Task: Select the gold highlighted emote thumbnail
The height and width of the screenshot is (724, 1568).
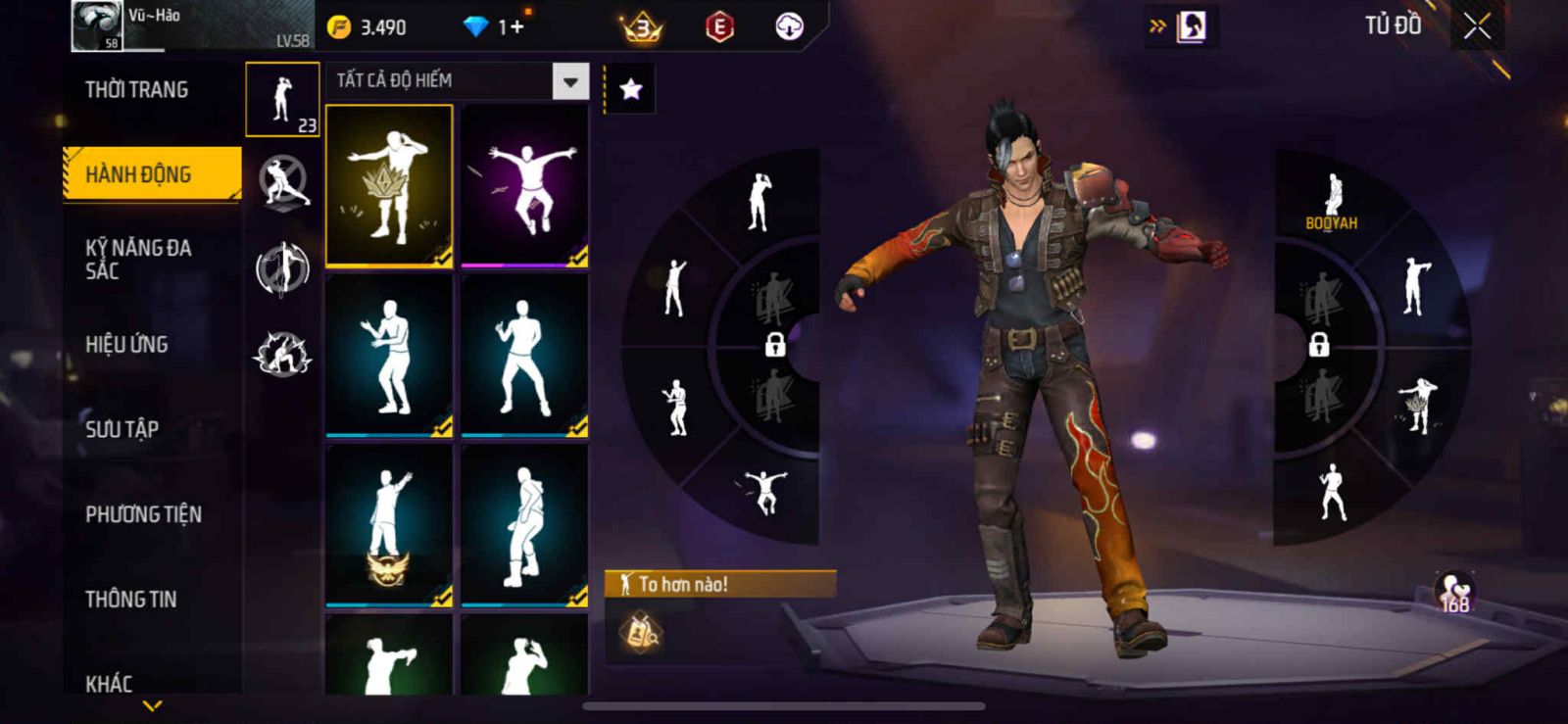Action: click(x=389, y=185)
